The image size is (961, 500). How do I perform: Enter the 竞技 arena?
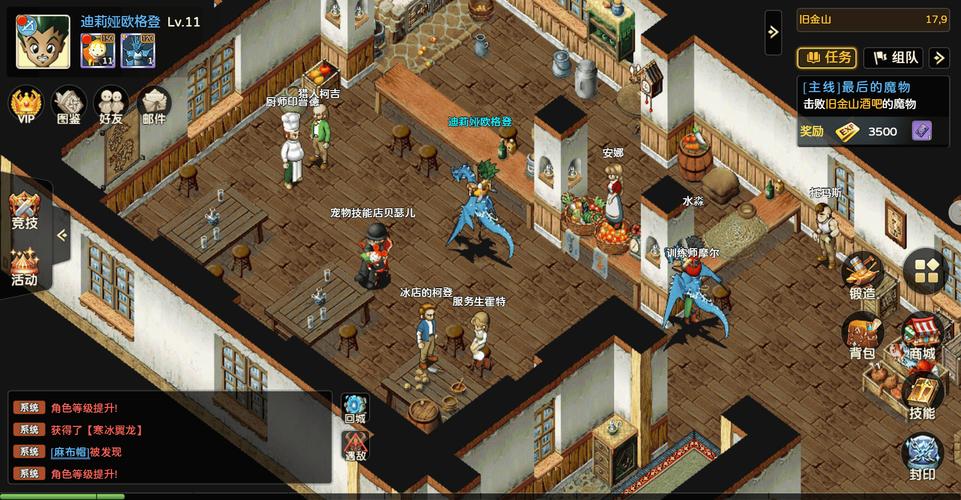(x=24, y=210)
